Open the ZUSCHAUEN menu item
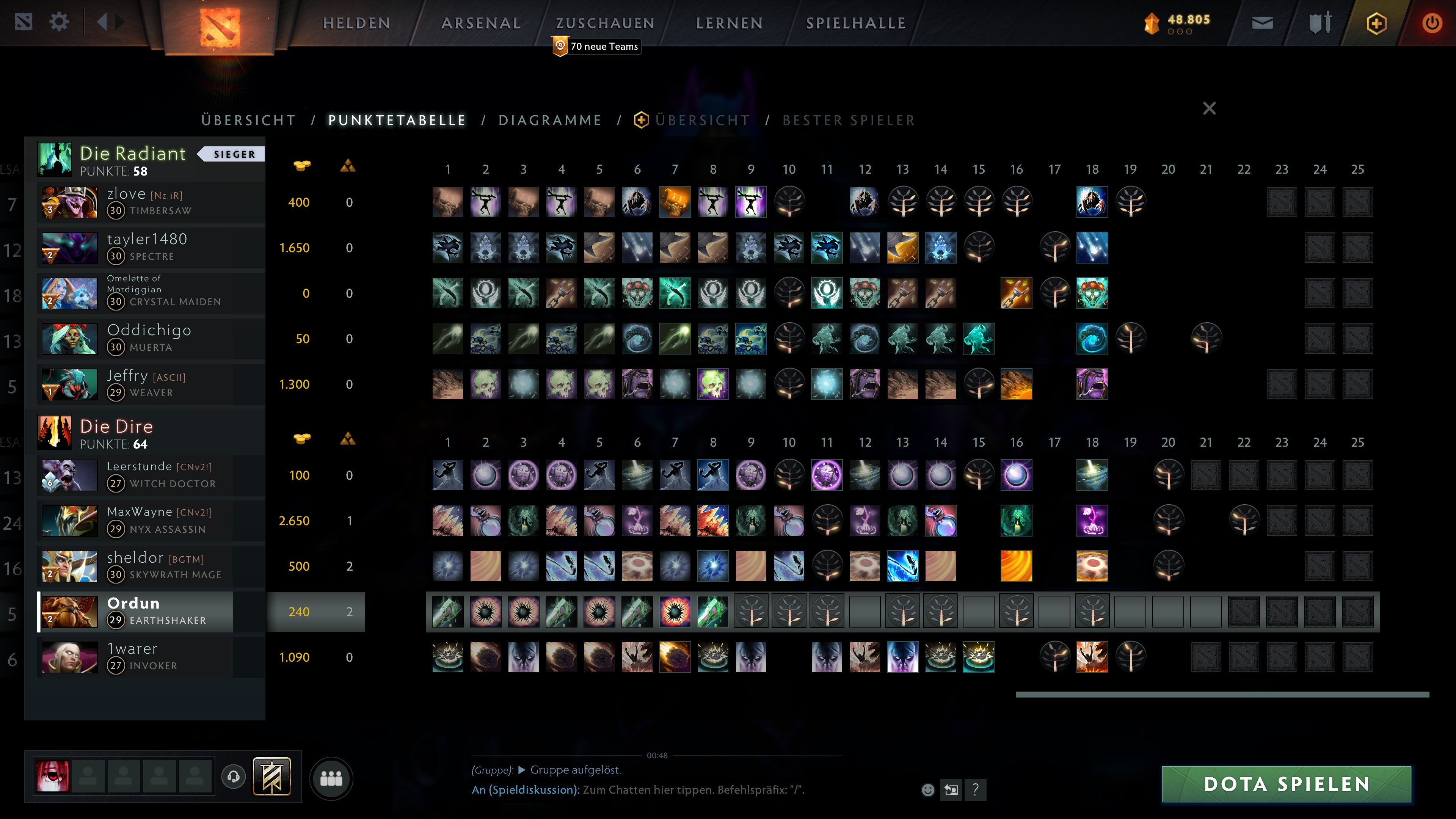This screenshot has height=819, width=1456. pyautogui.click(x=604, y=23)
